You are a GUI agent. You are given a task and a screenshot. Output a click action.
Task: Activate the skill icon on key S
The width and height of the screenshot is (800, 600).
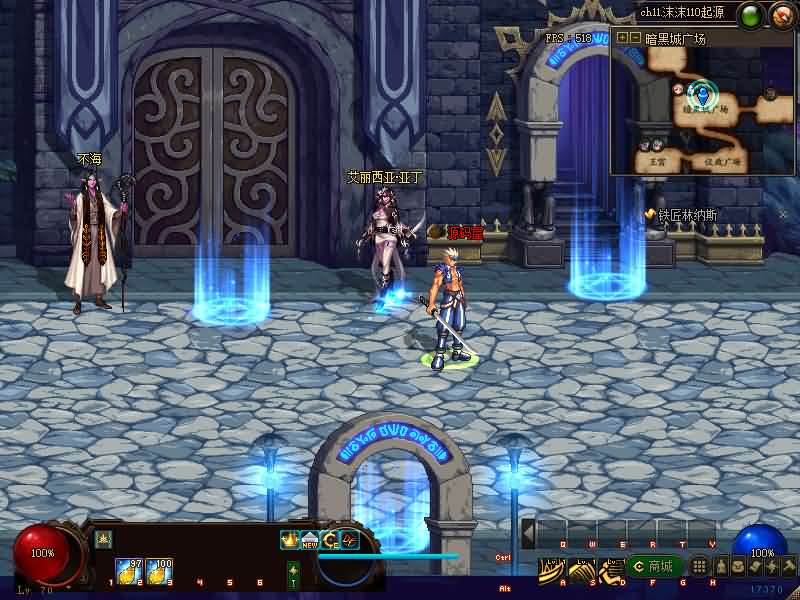coord(580,568)
